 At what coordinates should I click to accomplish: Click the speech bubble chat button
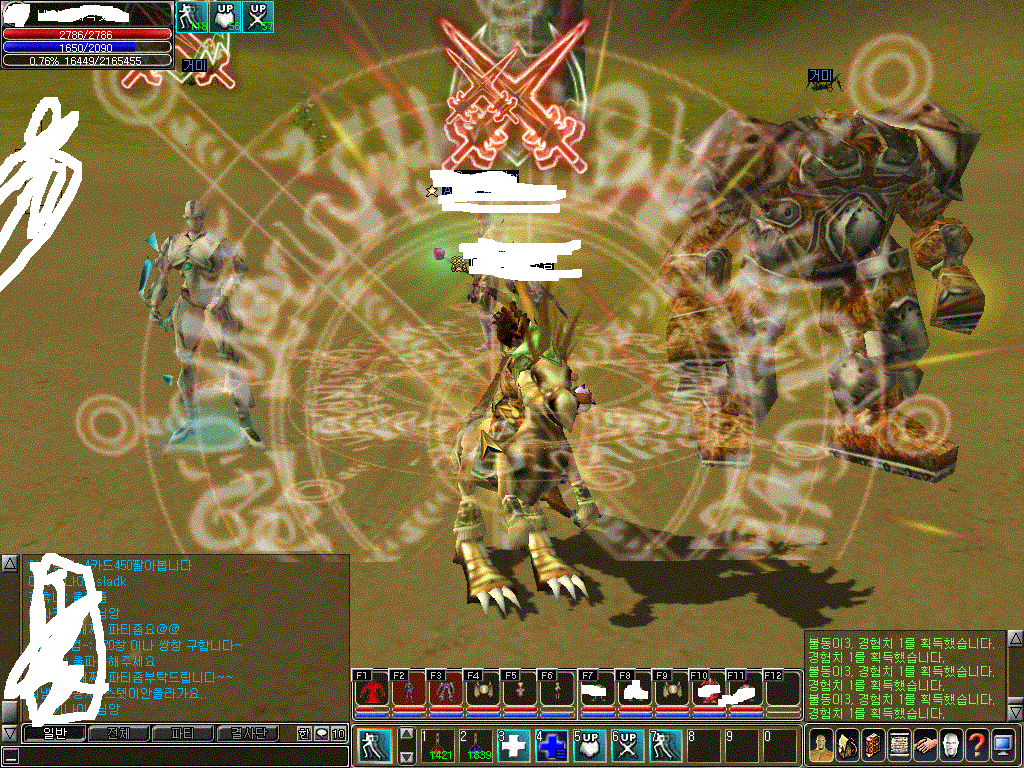[x=322, y=734]
